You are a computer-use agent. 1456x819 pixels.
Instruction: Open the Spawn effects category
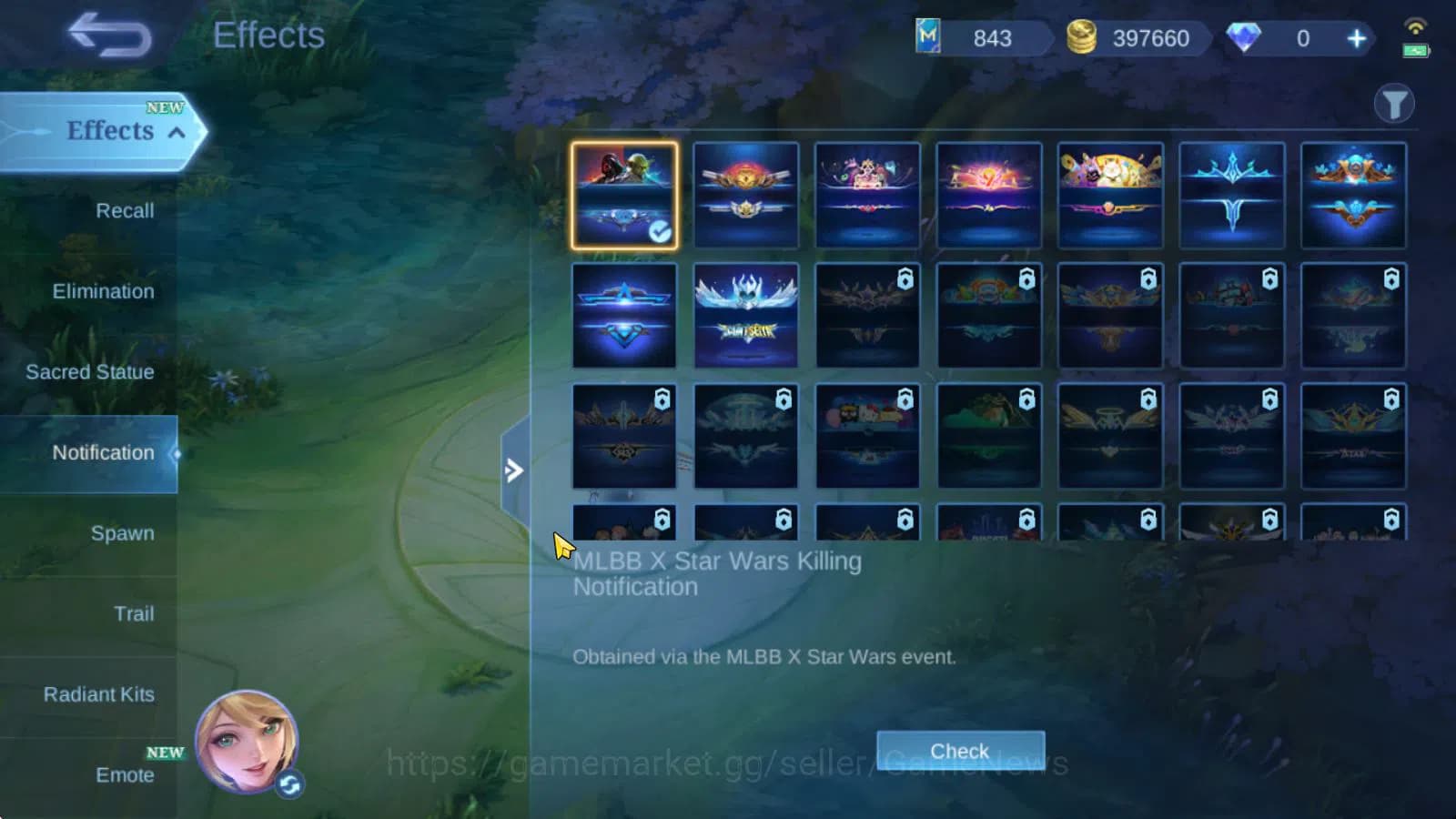coord(123,533)
